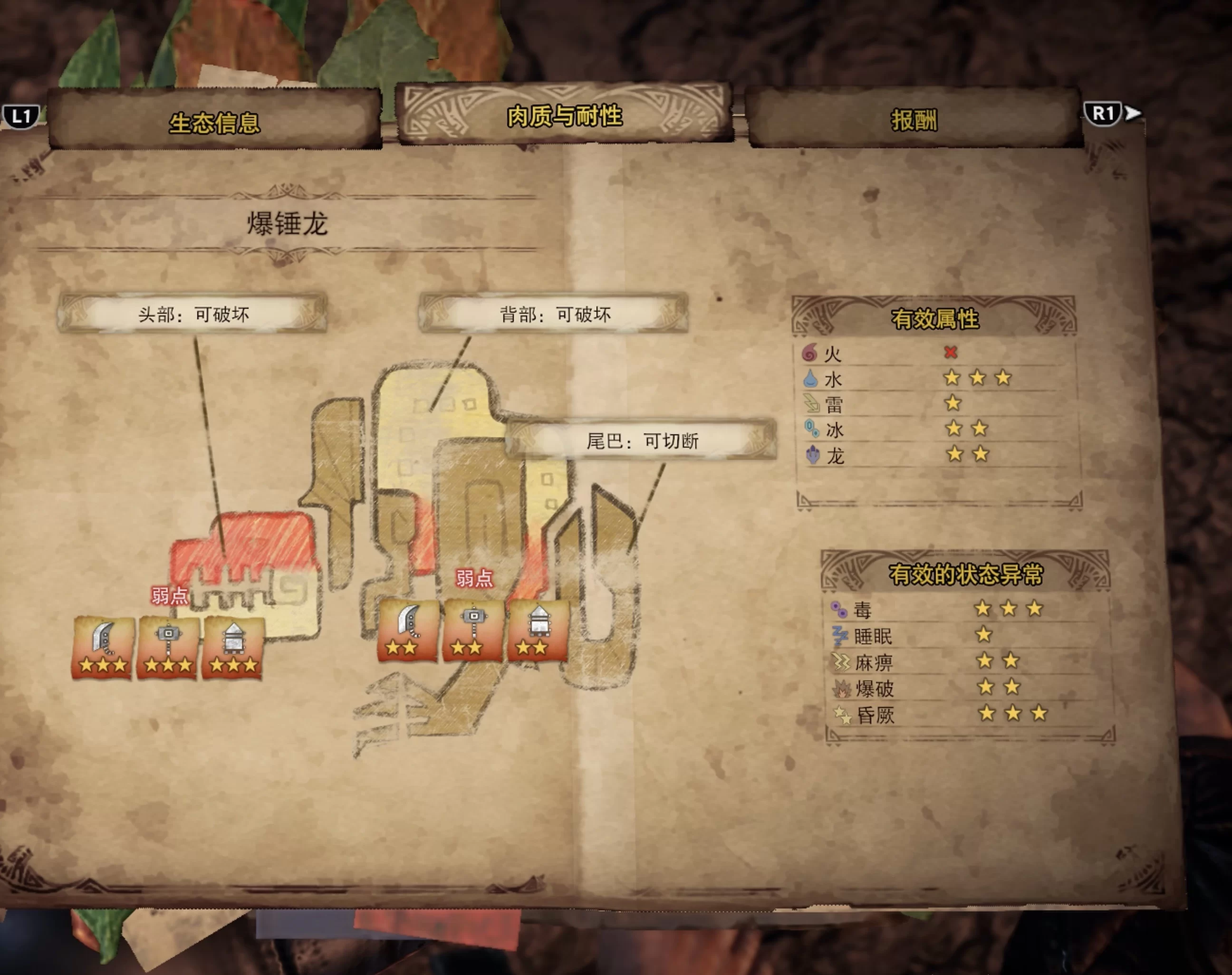Open the 报酬 tab
Screen dimensions: 1232x975
click(x=914, y=120)
